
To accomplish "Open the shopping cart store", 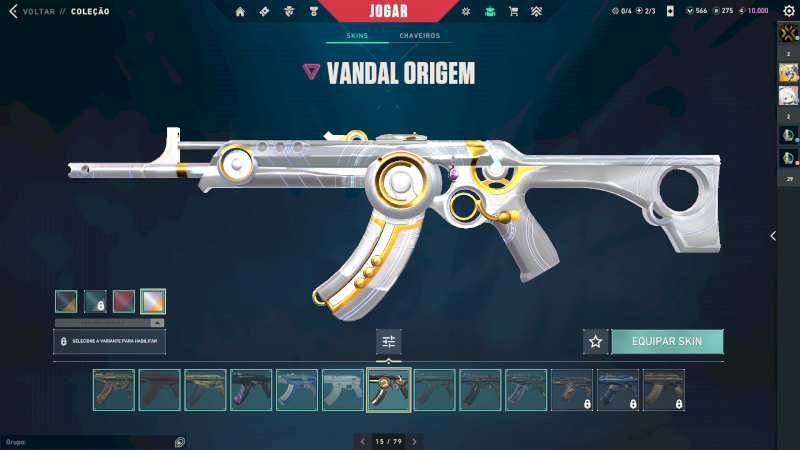I will (513, 11).
